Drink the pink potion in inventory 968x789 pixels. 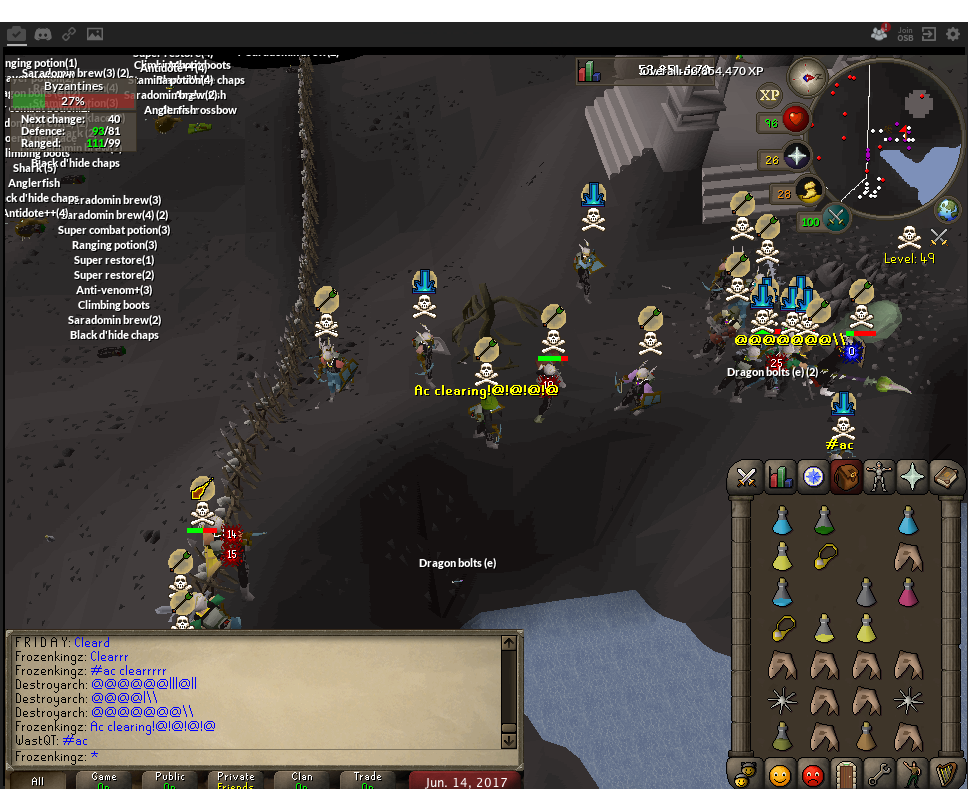908,594
